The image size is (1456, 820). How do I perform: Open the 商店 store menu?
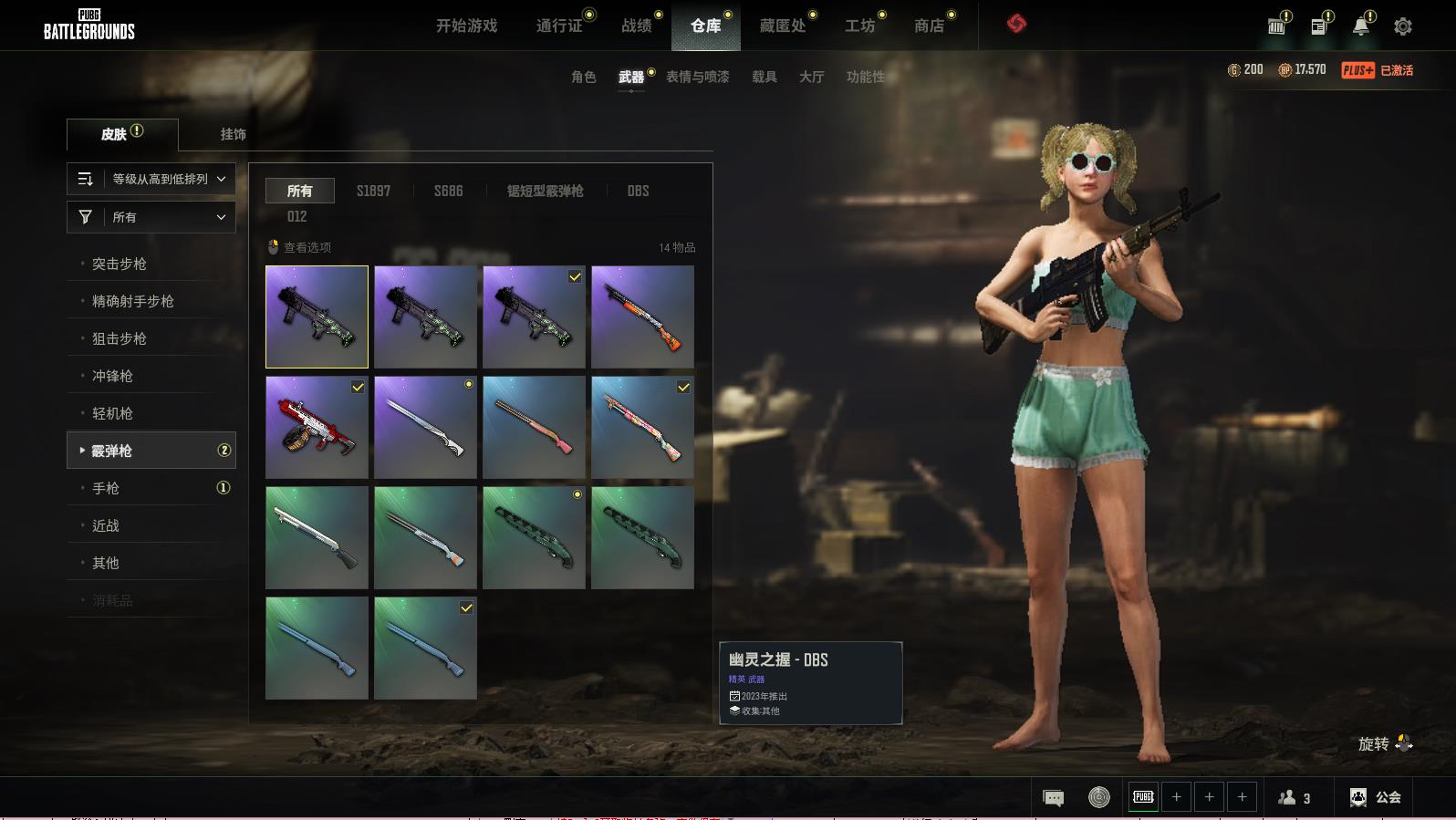click(929, 26)
